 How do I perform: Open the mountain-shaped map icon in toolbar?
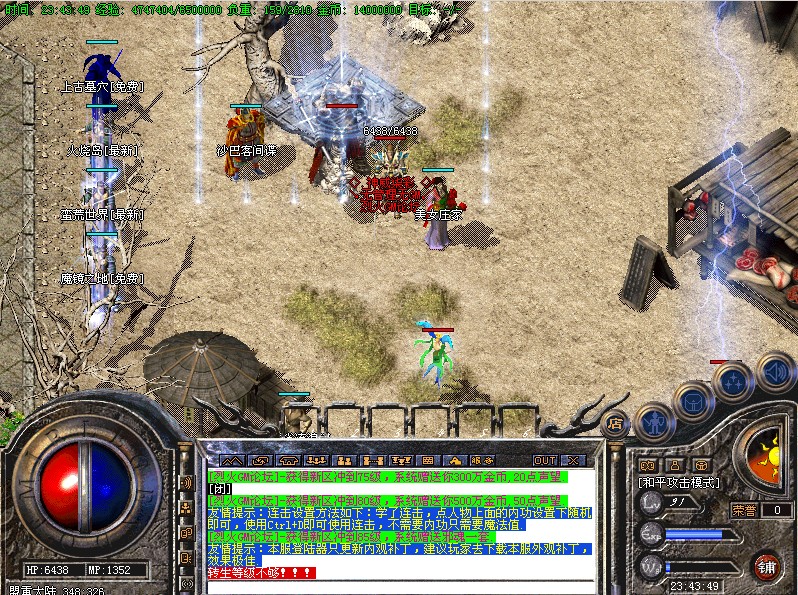pyautogui.click(x=230, y=460)
